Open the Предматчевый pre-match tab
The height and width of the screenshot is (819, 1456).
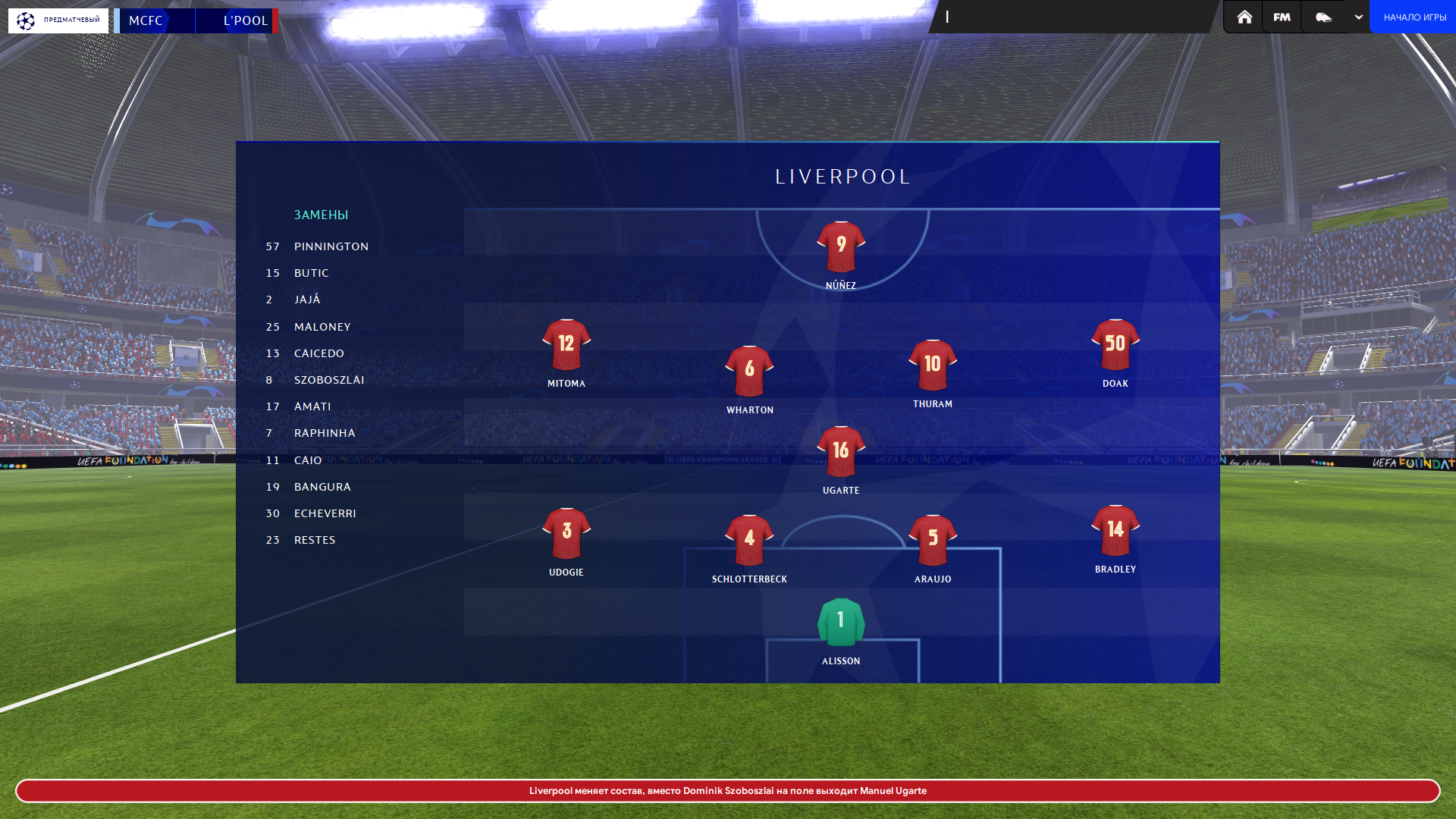(x=58, y=20)
